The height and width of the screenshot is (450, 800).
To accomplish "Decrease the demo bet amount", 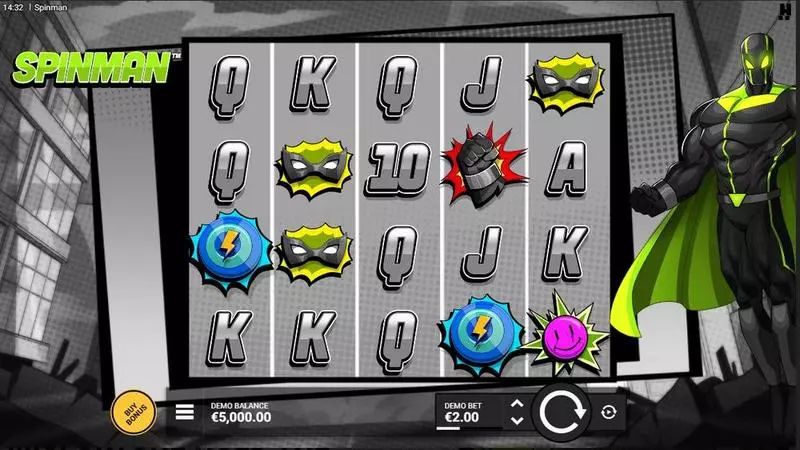I will [516, 421].
